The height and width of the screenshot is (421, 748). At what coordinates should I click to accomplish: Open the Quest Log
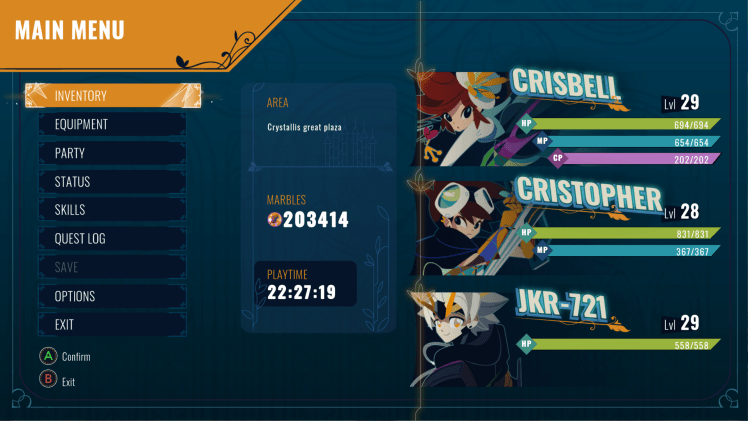pyautogui.click(x=112, y=239)
